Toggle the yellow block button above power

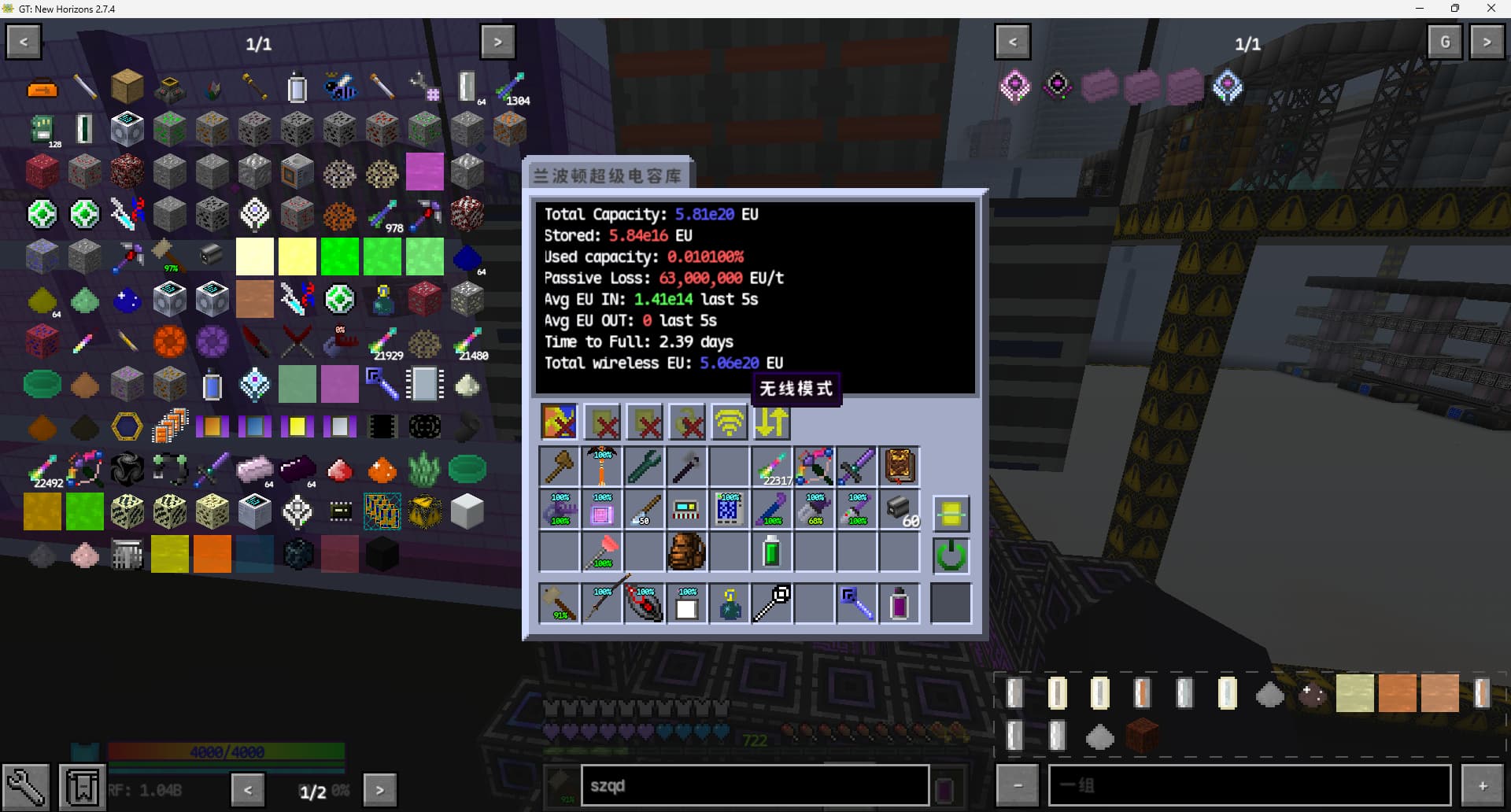[x=951, y=513]
